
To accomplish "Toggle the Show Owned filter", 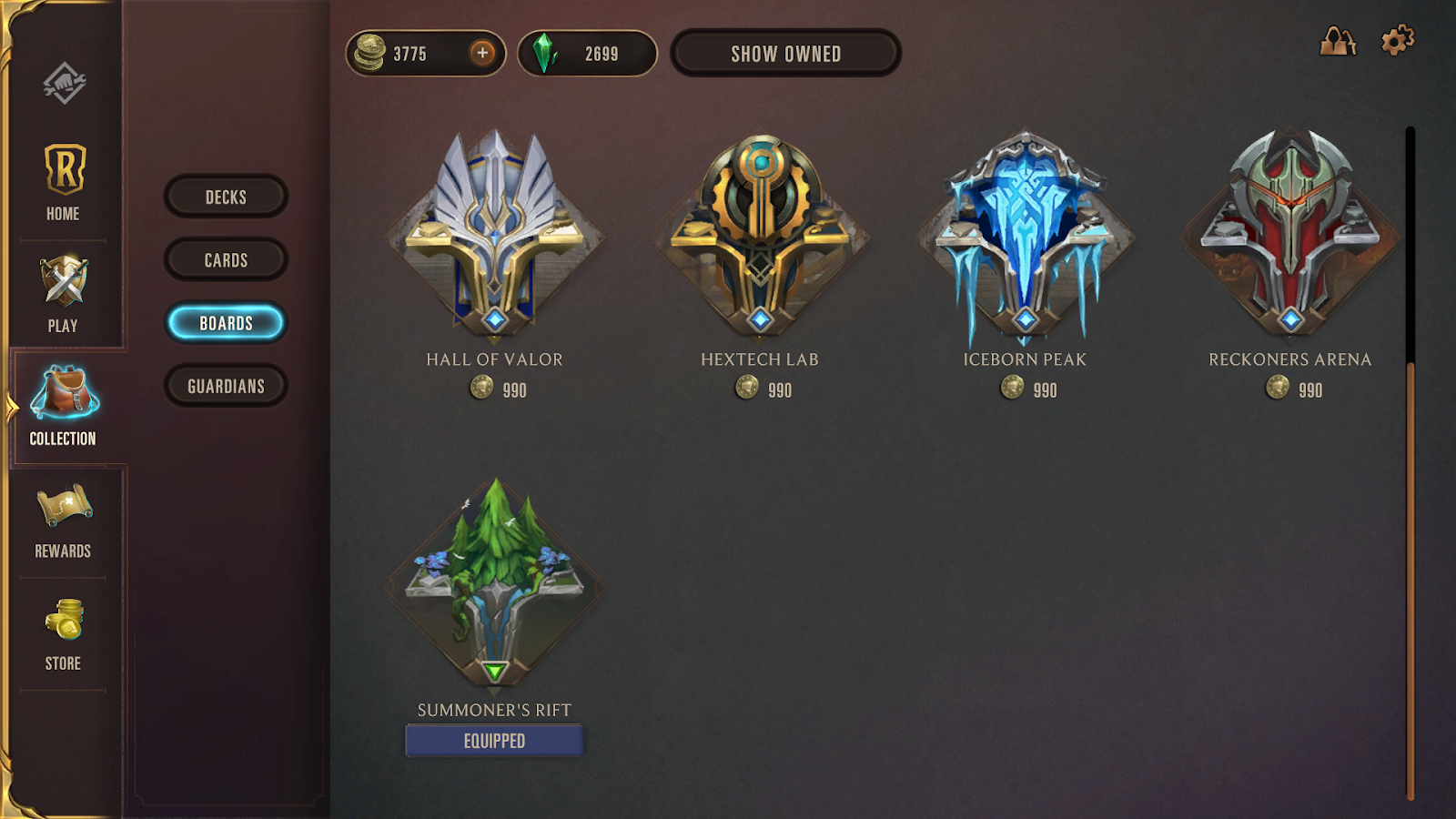I will 785,54.
